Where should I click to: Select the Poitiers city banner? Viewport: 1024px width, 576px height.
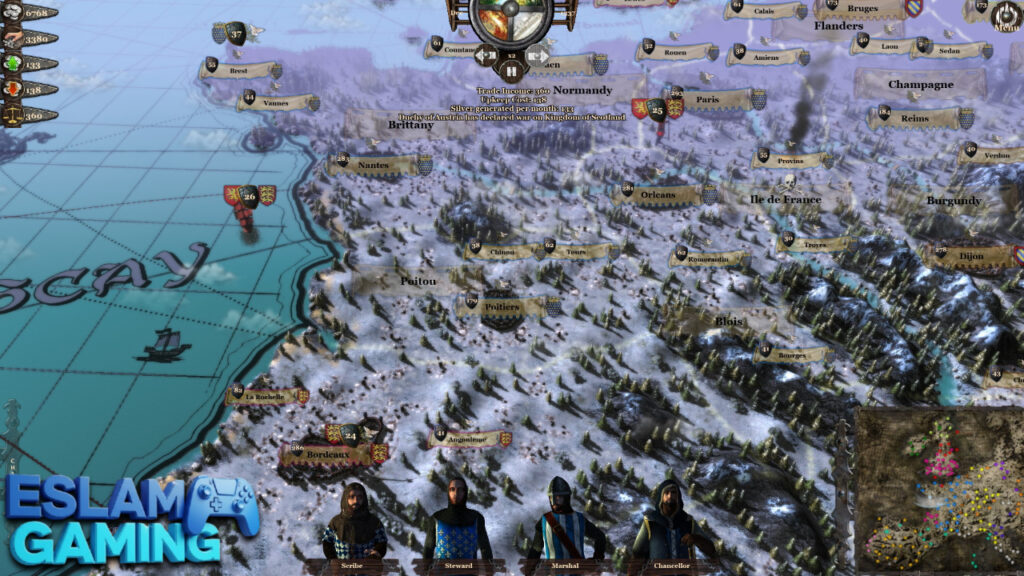click(x=507, y=308)
